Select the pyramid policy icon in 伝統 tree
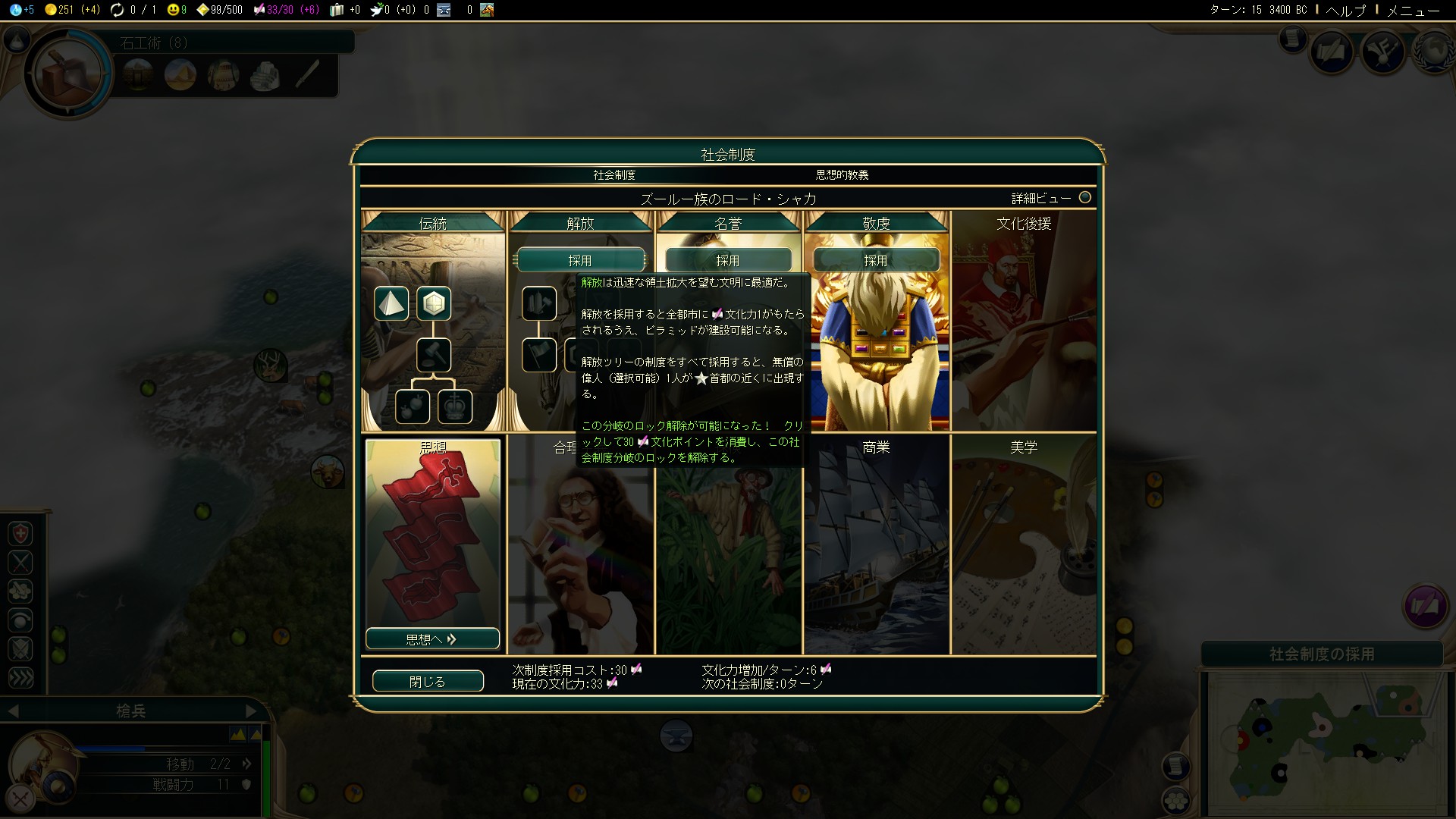This screenshot has height=819, width=1456. (x=391, y=303)
